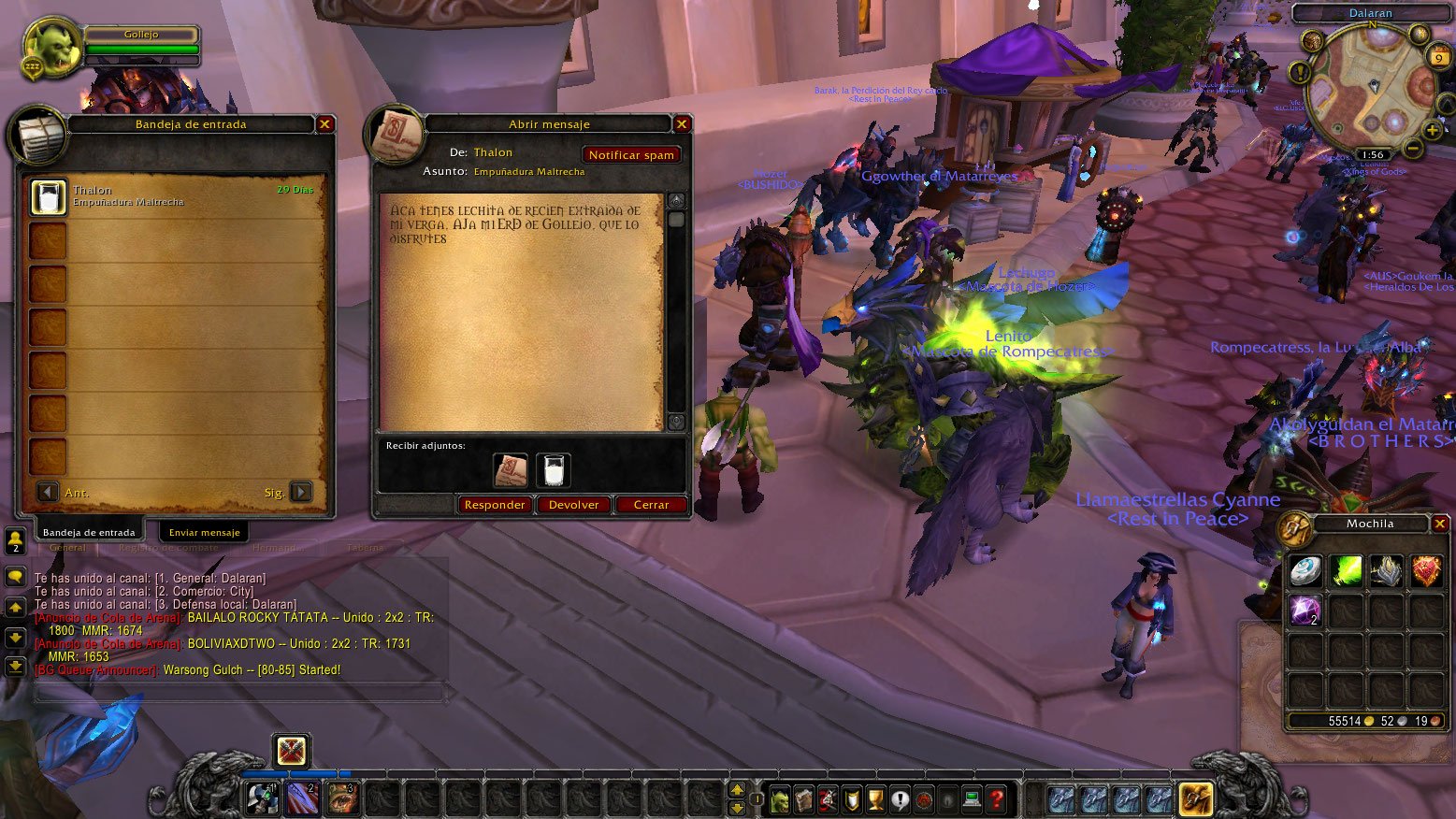Toggle the golden backpack button
Screen dimensions: 1456x819
(1196, 799)
